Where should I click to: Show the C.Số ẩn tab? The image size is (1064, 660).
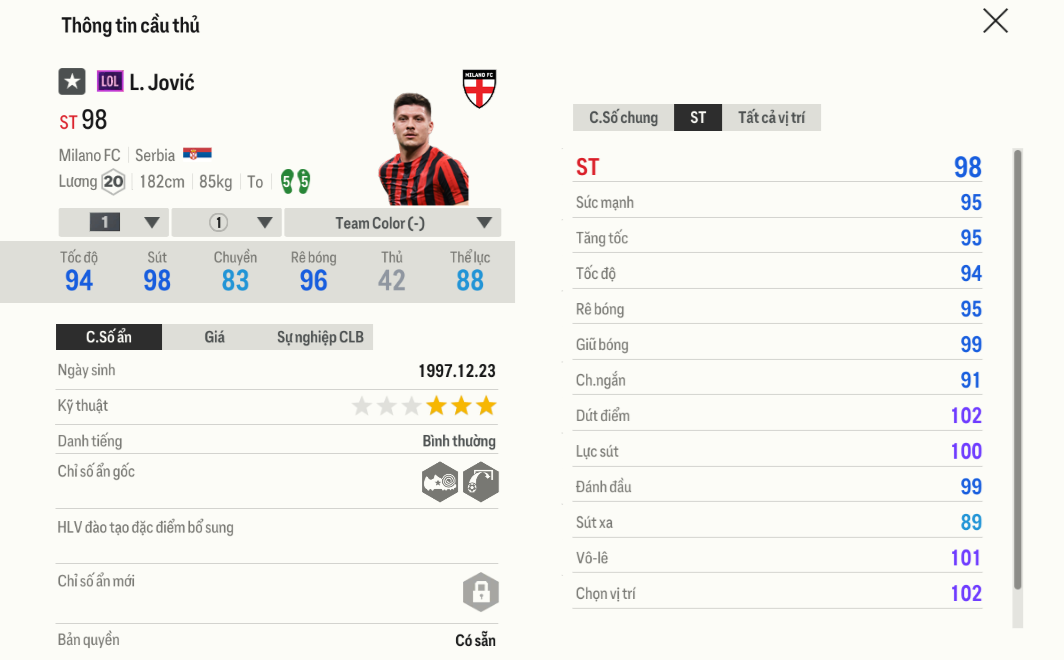pyautogui.click(x=108, y=337)
